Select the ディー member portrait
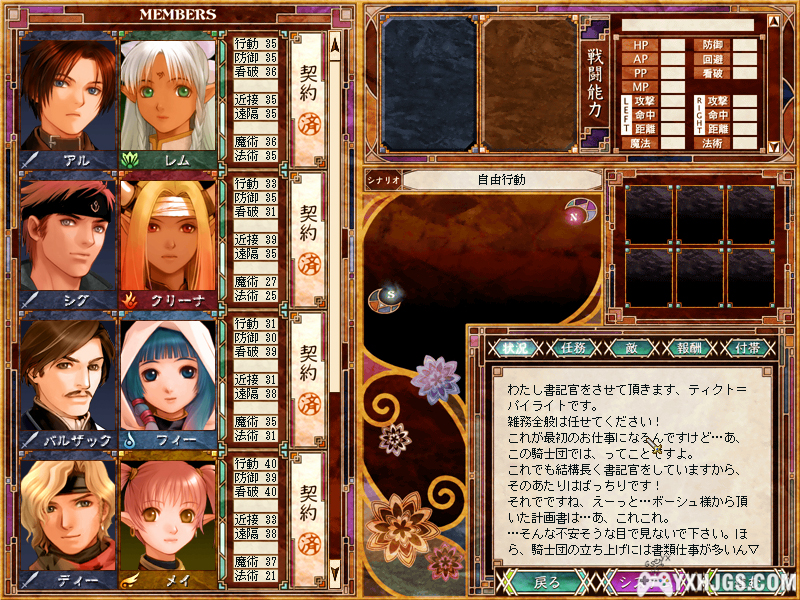This screenshot has height=600, width=800. pos(68,518)
